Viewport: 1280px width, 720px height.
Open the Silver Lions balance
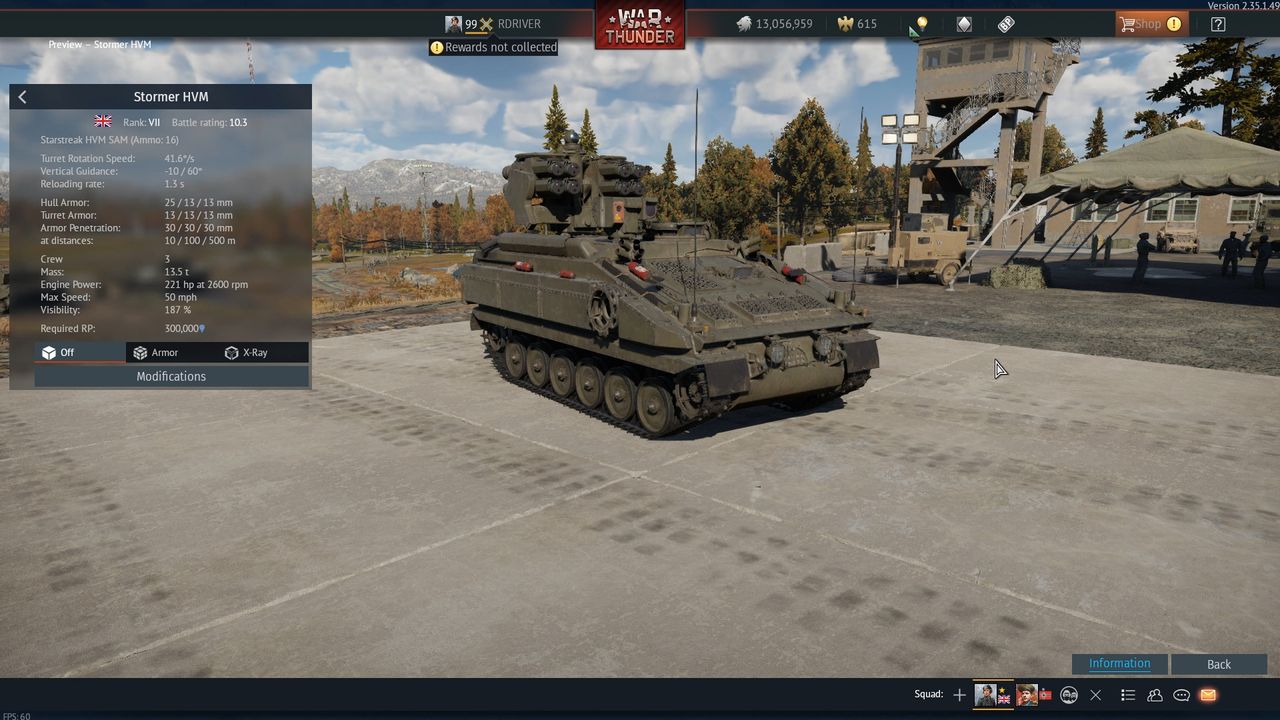pos(775,24)
